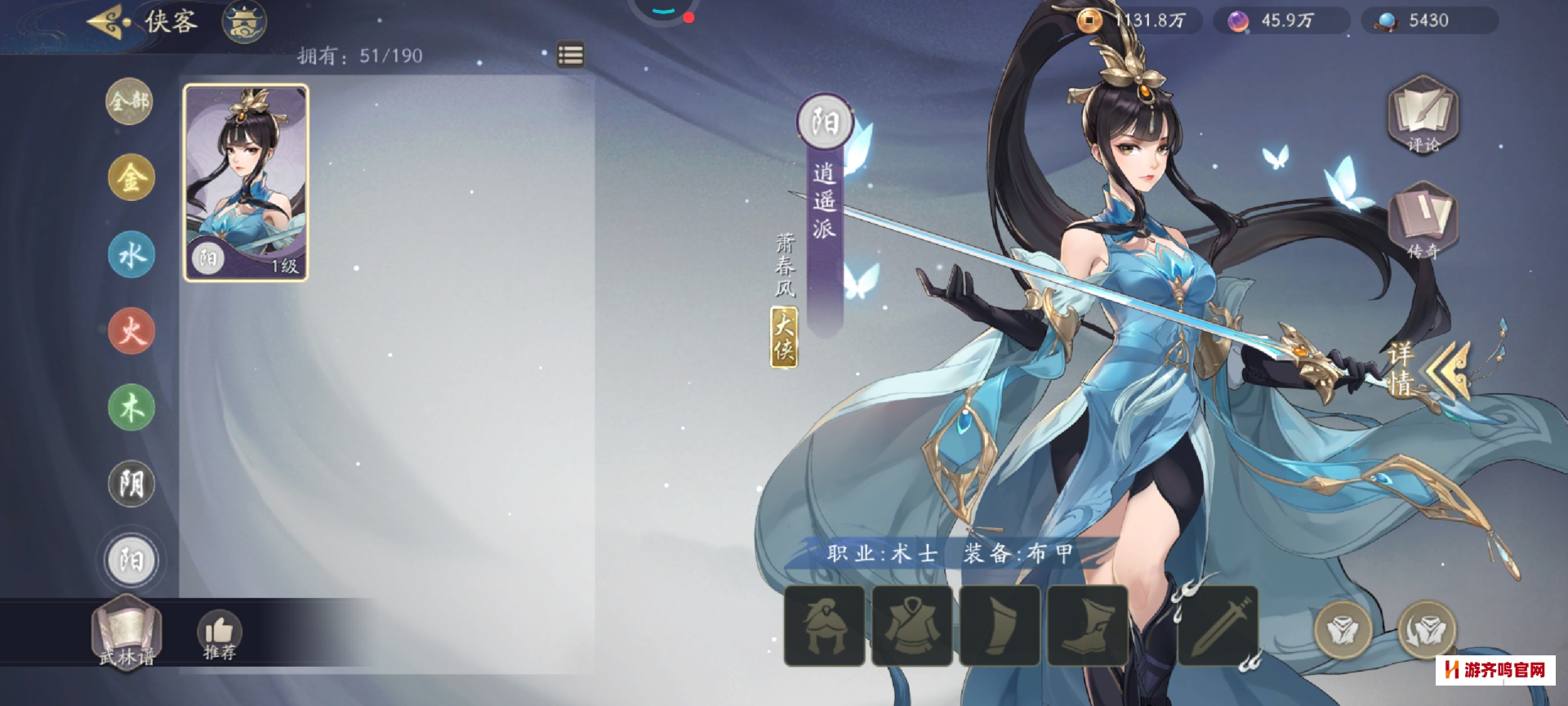Select the 萧春风 hero card

tap(246, 183)
